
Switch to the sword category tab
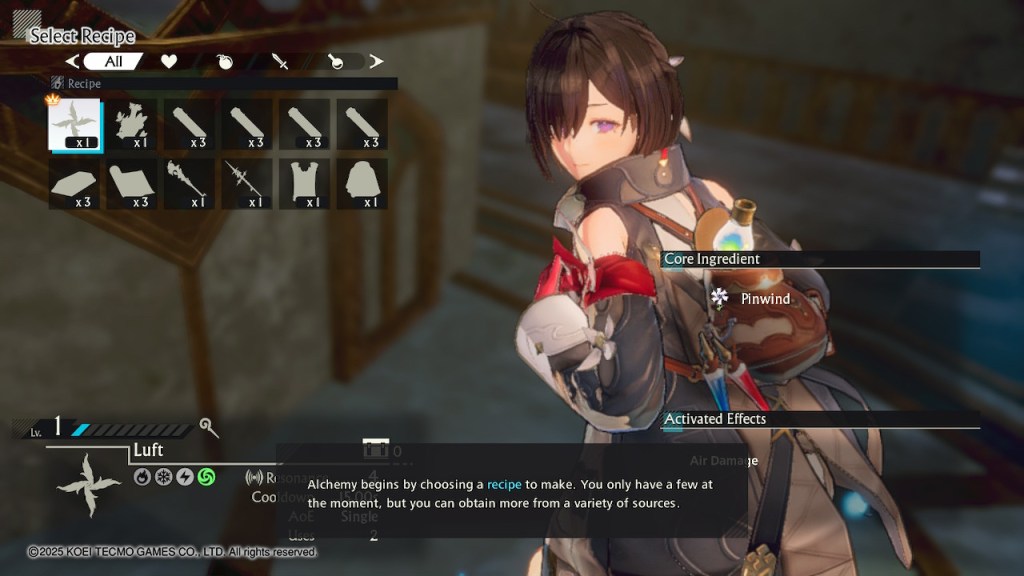[x=281, y=62]
